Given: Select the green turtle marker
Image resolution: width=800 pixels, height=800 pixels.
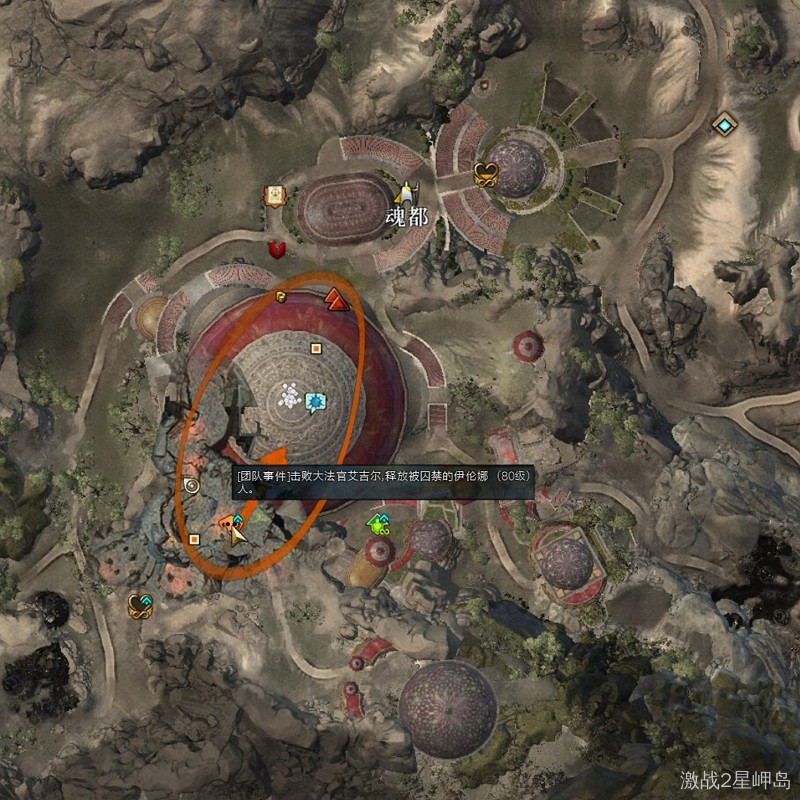Looking at the screenshot, I should (x=378, y=523).
